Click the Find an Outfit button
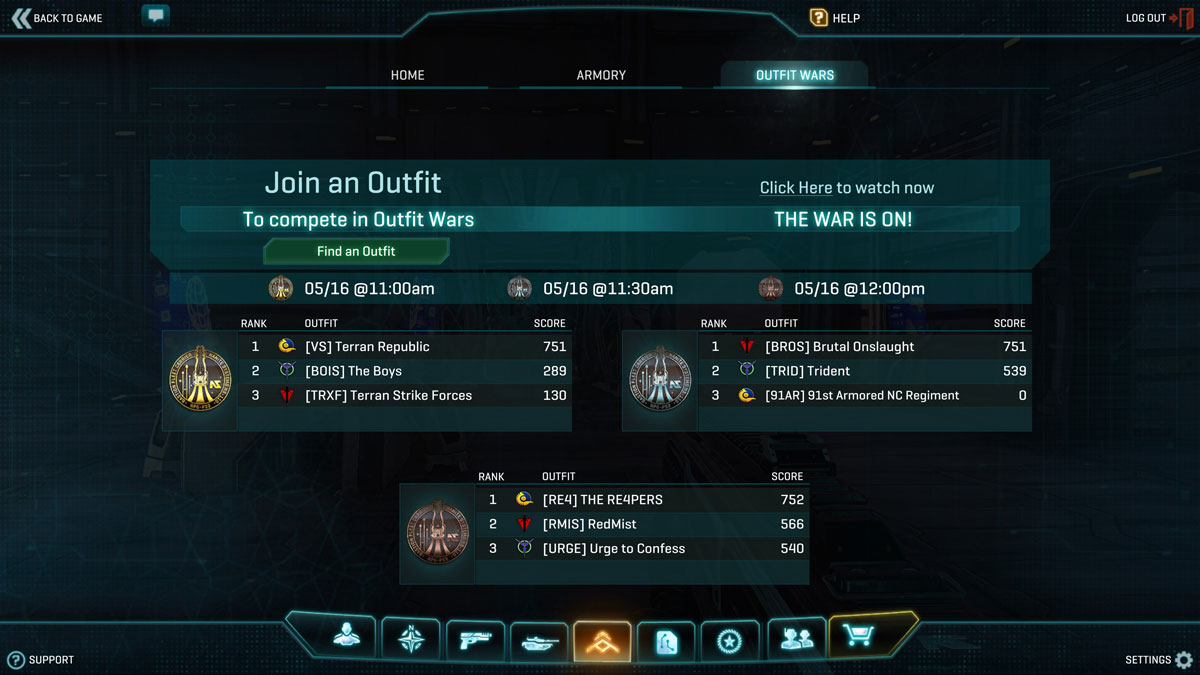 click(x=356, y=251)
